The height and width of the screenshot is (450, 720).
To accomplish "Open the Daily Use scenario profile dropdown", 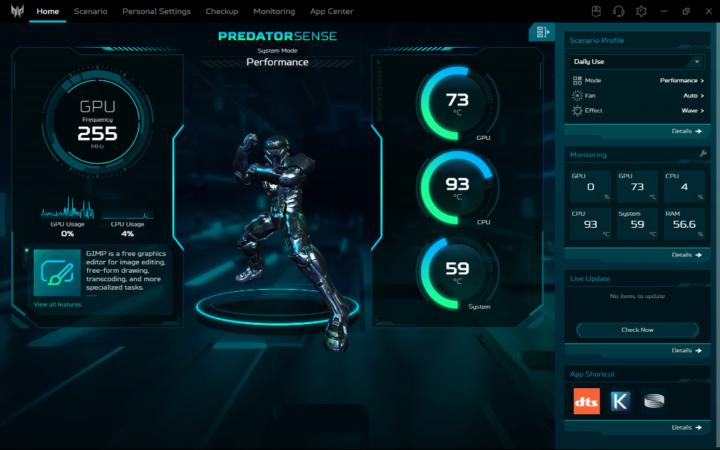I will pyautogui.click(x=637, y=62).
